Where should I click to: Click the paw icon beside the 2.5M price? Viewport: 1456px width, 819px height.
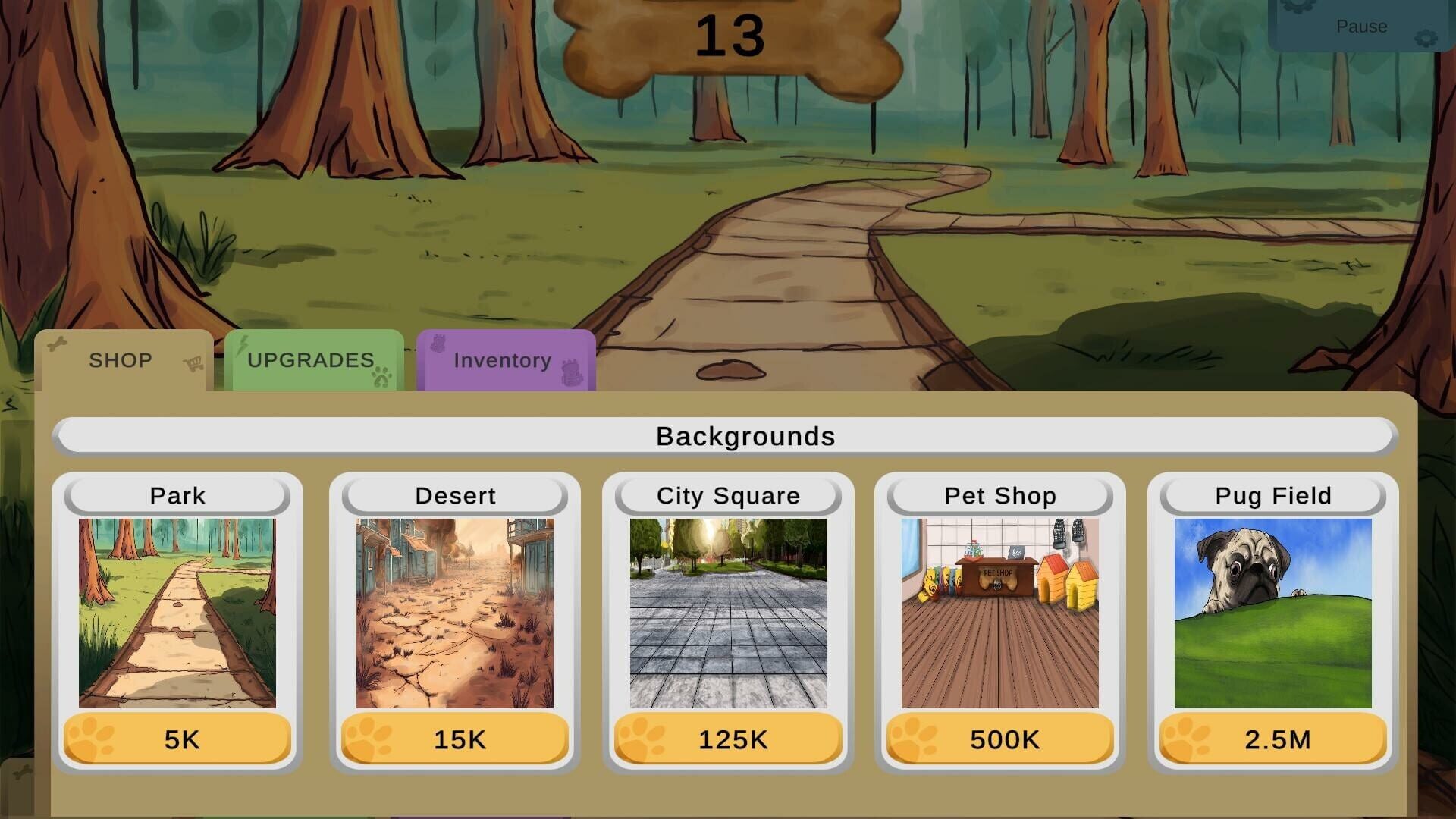point(1184,737)
